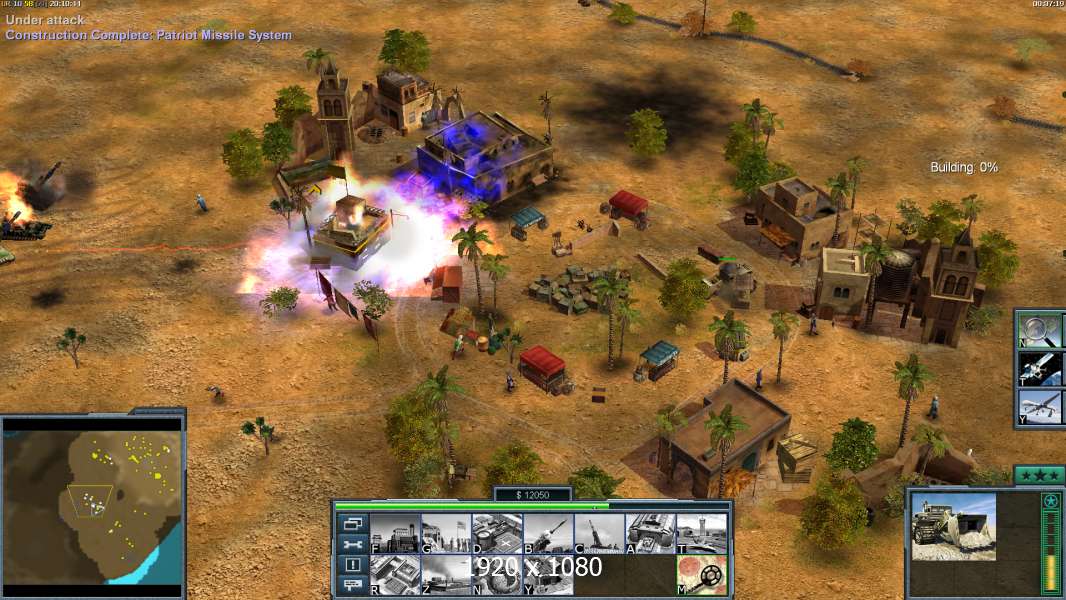
Task: Open the three-star General's powers button
Action: tap(1038, 474)
